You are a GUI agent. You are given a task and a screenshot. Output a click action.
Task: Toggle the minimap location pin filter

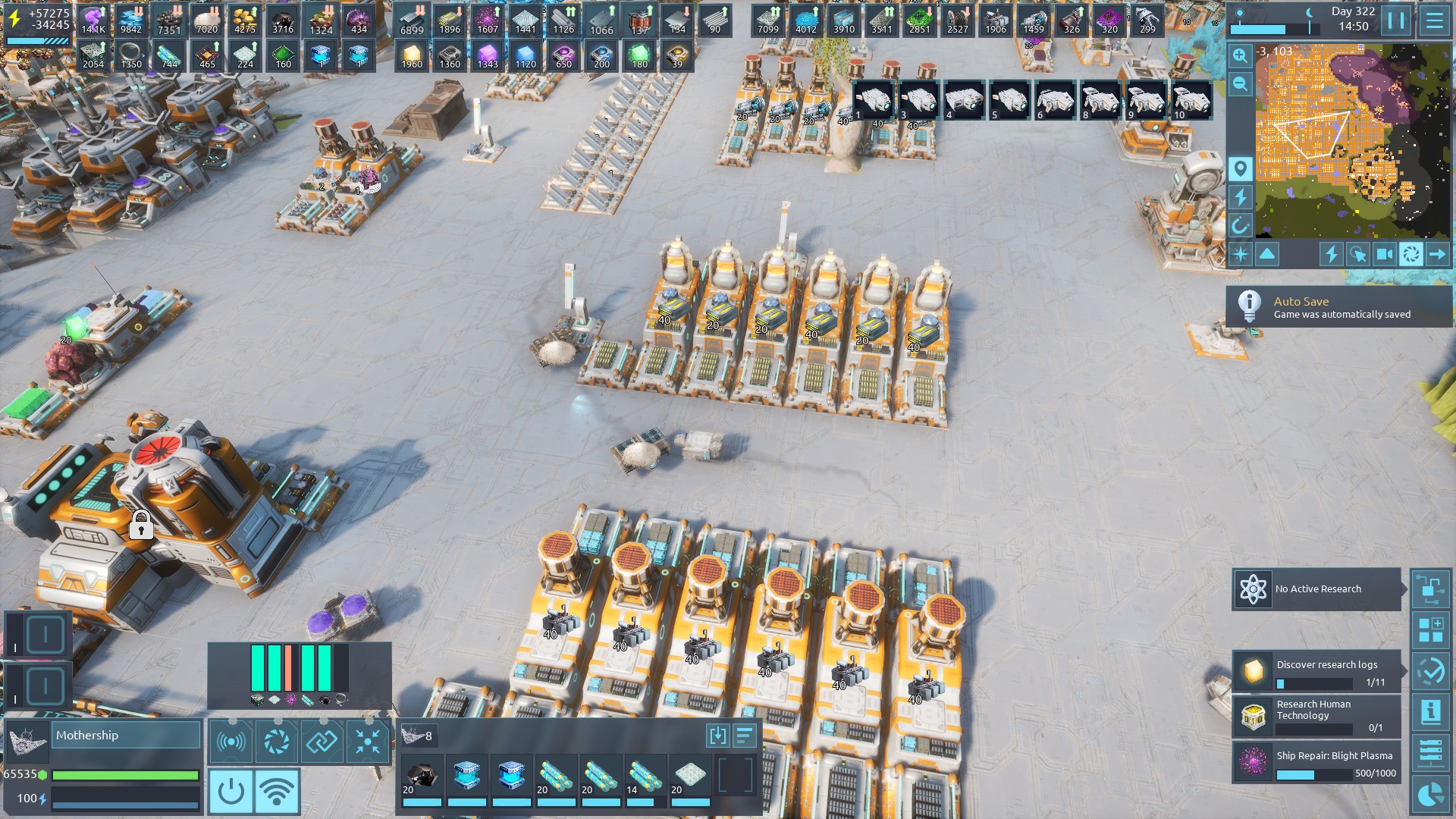1241,168
